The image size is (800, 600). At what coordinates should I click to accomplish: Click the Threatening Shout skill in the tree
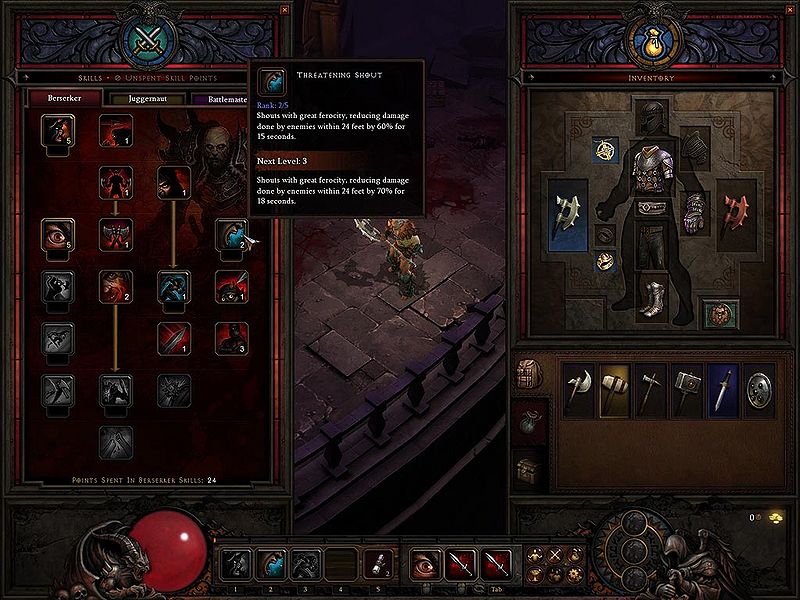[231, 234]
